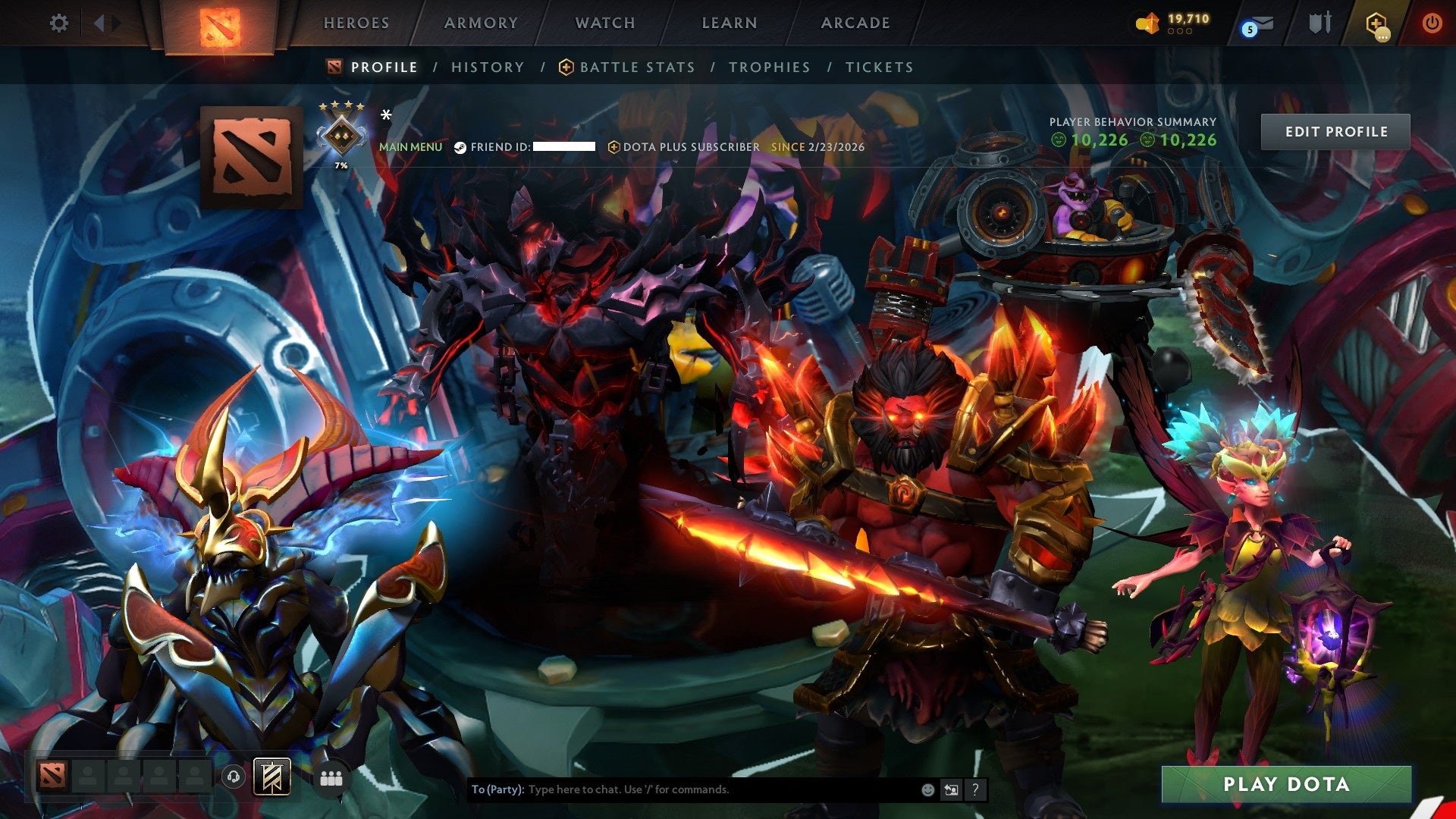Click the red power button to quit
Viewport: 1456px width, 819px height.
1433,23
